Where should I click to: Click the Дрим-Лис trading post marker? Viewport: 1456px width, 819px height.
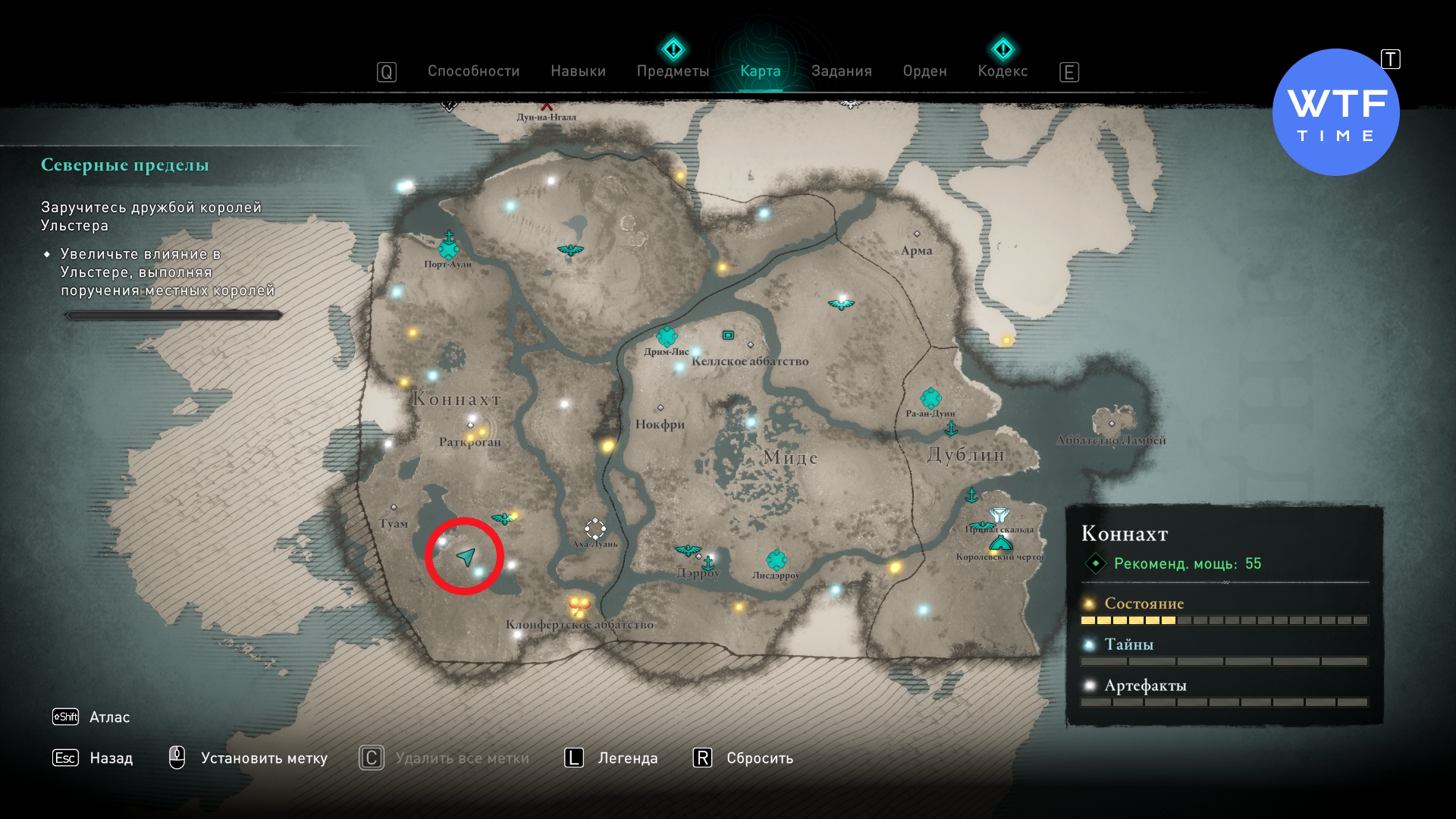pyautogui.click(x=667, y=336)
